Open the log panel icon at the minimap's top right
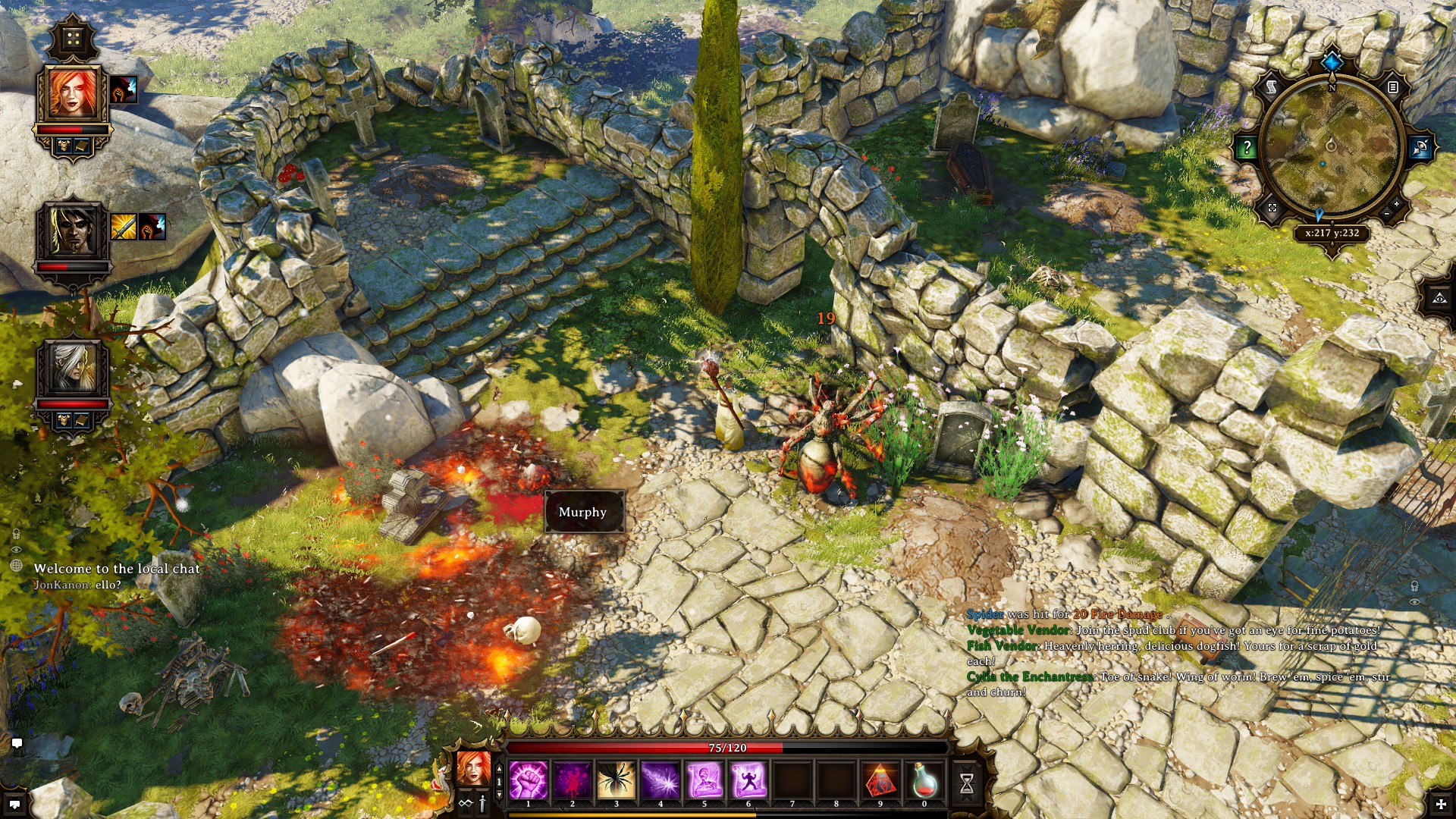This screenshot has height=819, width=1456. point(1392,88)
